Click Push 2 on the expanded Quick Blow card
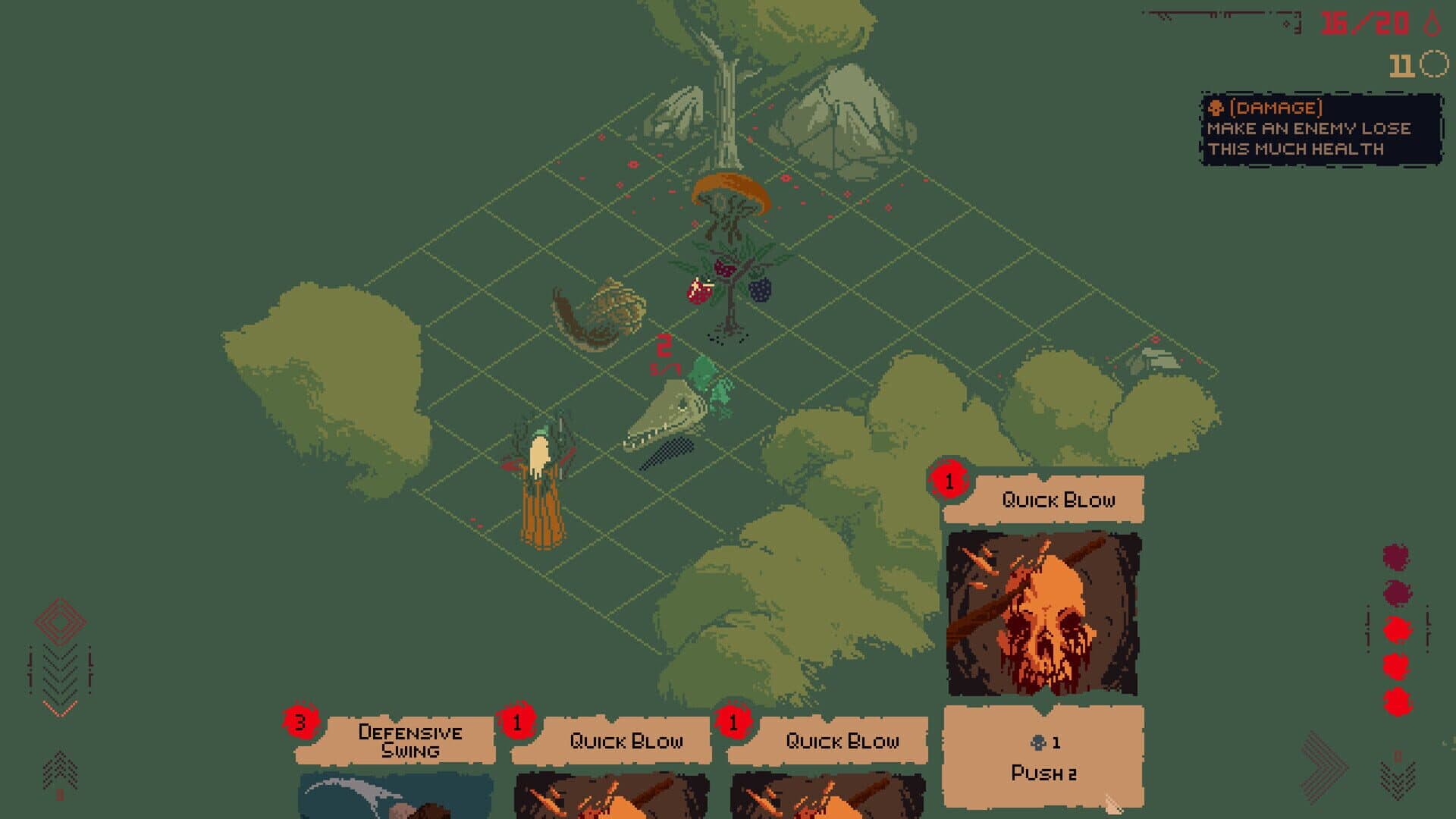Viewport: 1456px width, 819px height. 1045,773
